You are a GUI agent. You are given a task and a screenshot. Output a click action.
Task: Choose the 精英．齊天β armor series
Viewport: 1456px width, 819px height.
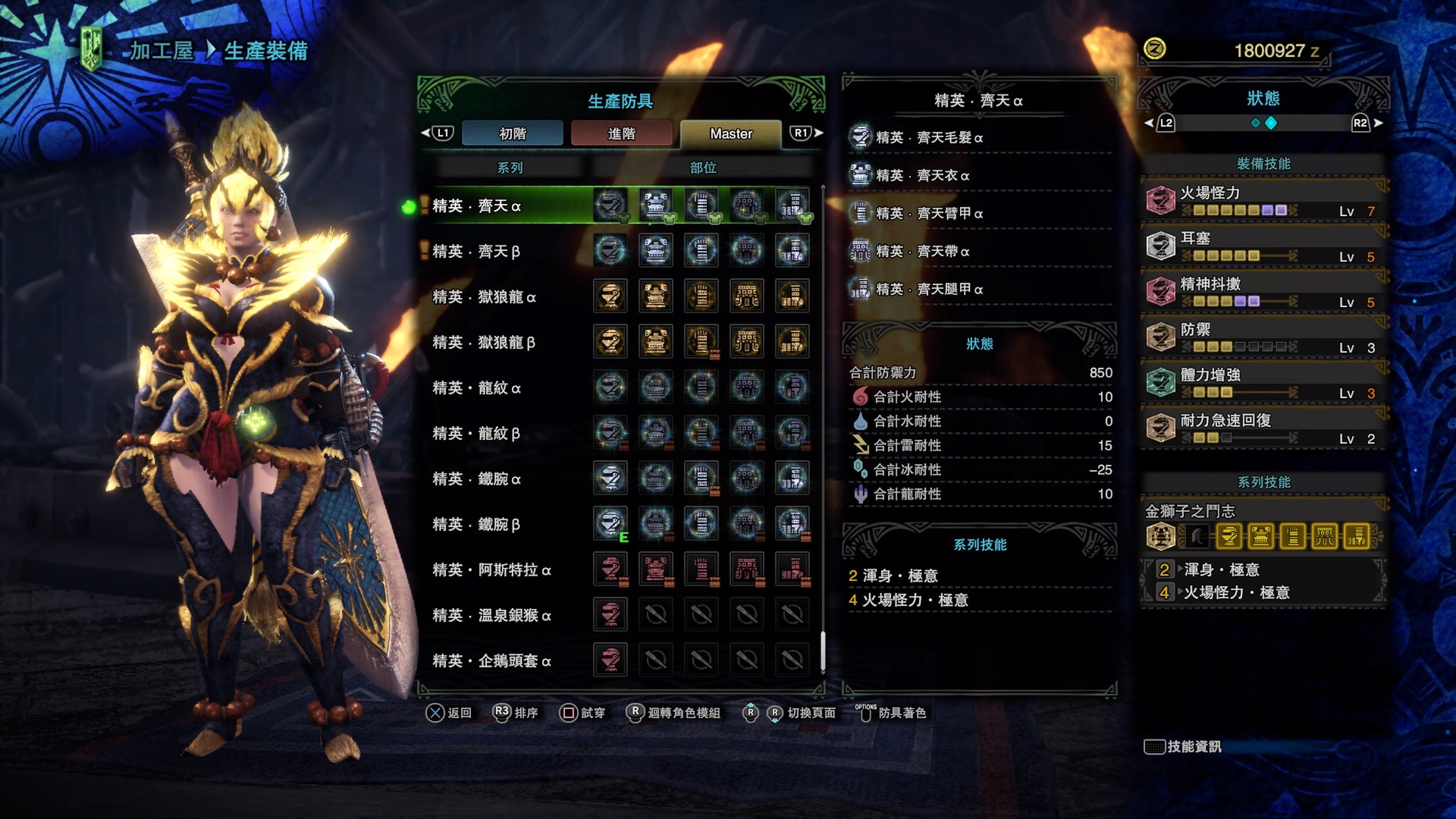pos(476,252)
